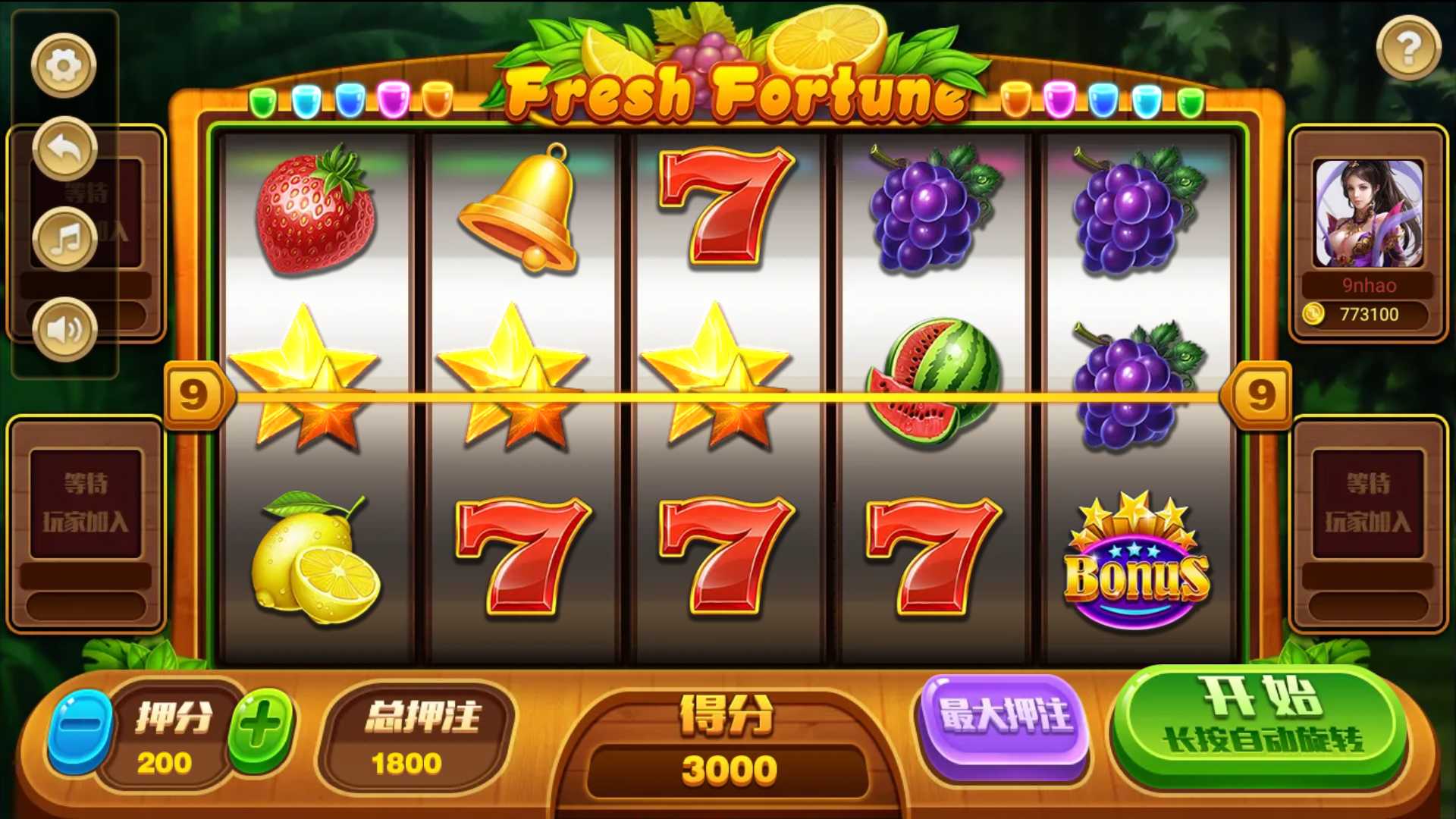Select the right payline 9 marker

point(1260,395)
